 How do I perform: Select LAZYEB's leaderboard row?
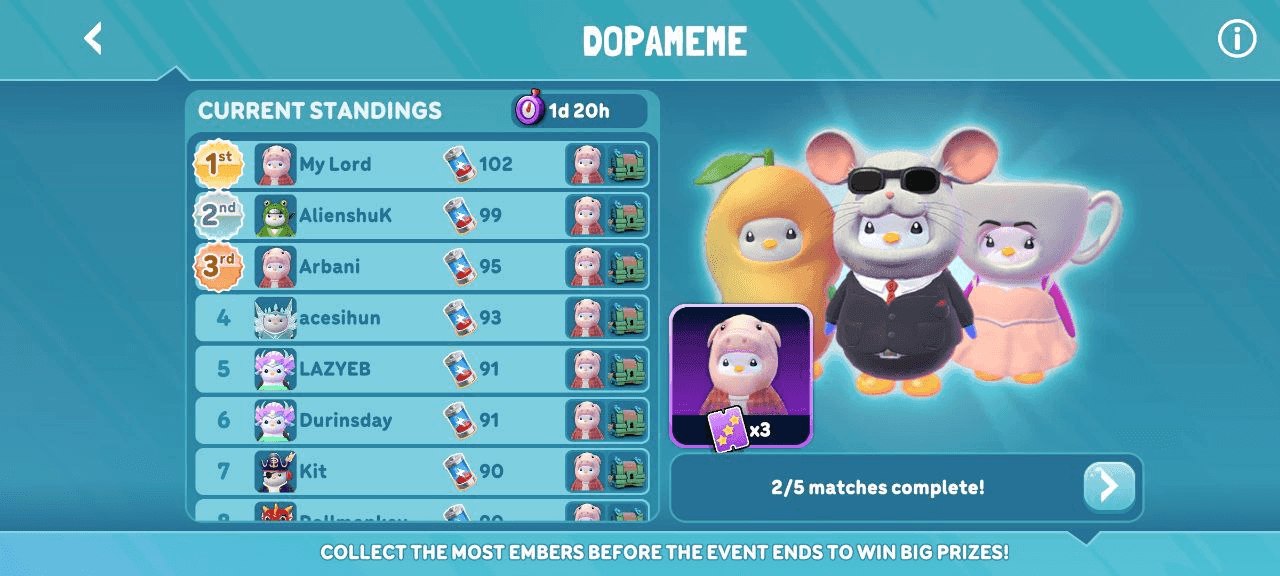coord(420,369)
